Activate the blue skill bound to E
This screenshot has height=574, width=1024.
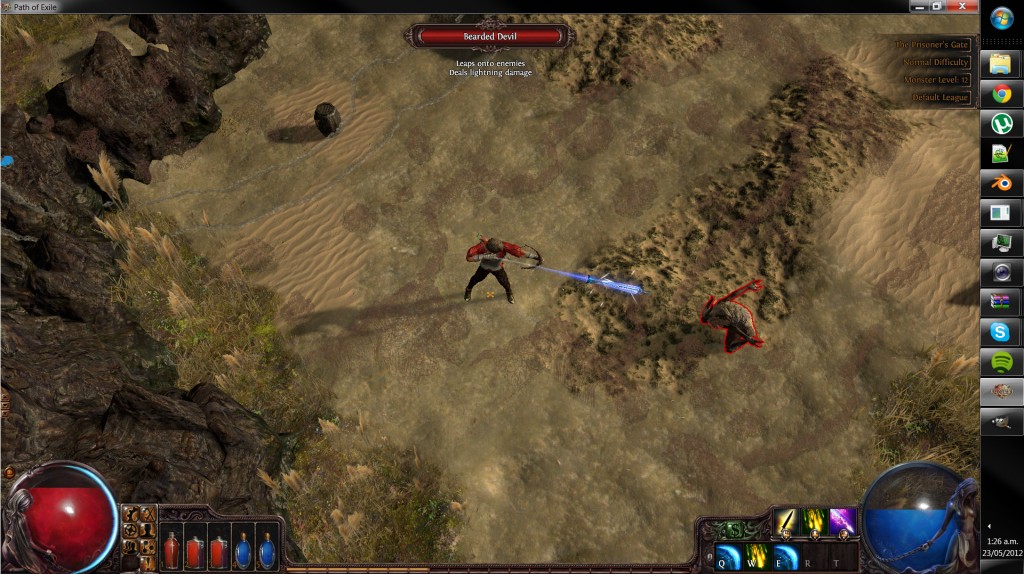coord(786,558)
